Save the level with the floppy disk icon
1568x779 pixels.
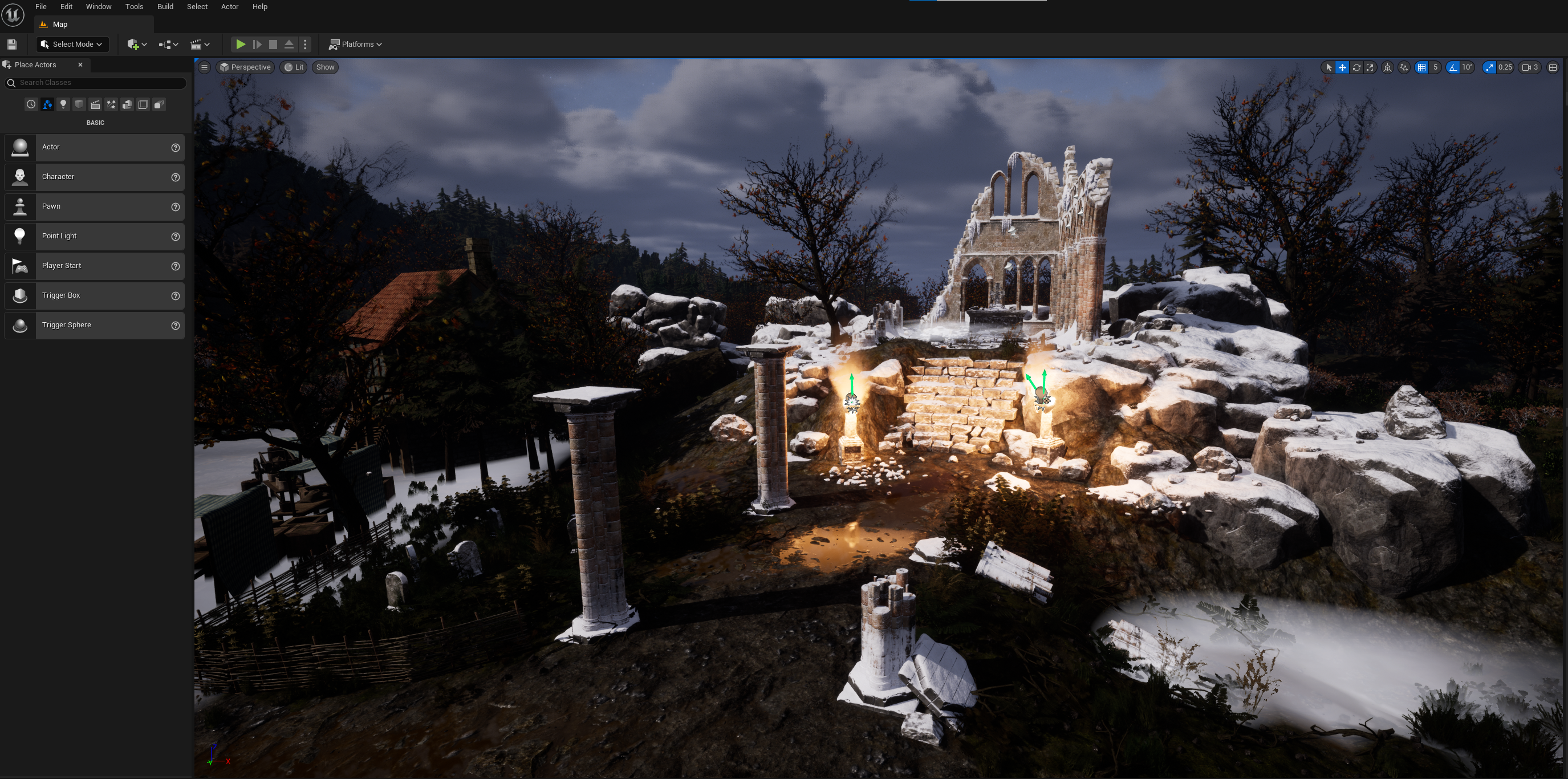point(11,44)
